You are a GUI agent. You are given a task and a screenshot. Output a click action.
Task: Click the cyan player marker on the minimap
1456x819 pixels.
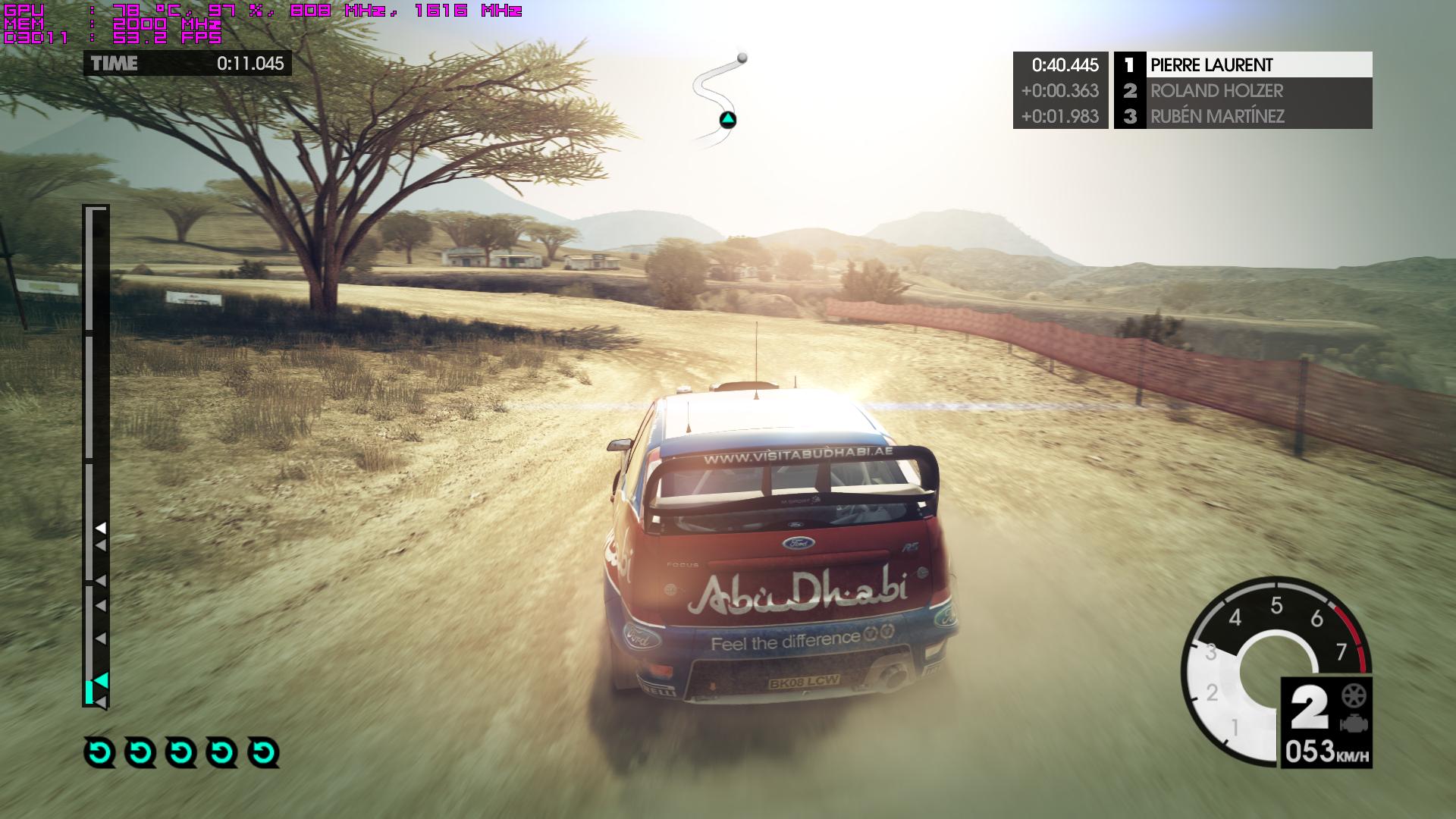(727, 120)
